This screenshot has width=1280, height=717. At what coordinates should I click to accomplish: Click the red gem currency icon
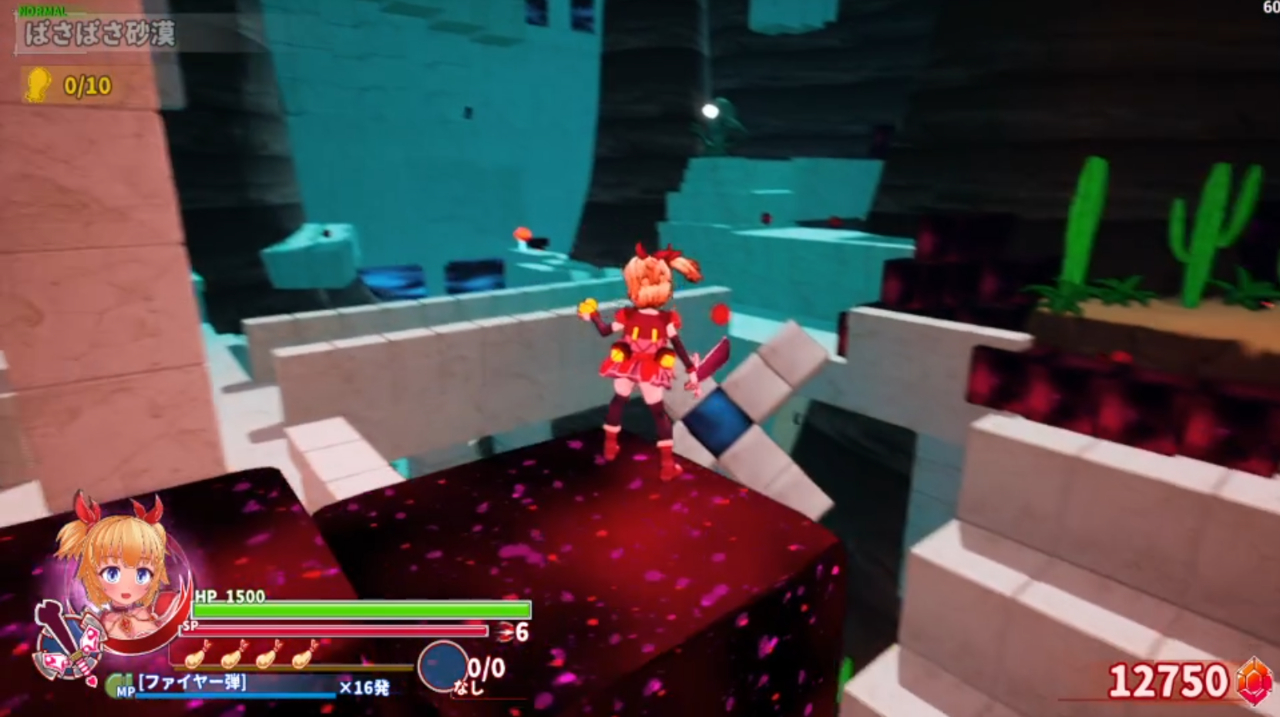click(1254, 682)
